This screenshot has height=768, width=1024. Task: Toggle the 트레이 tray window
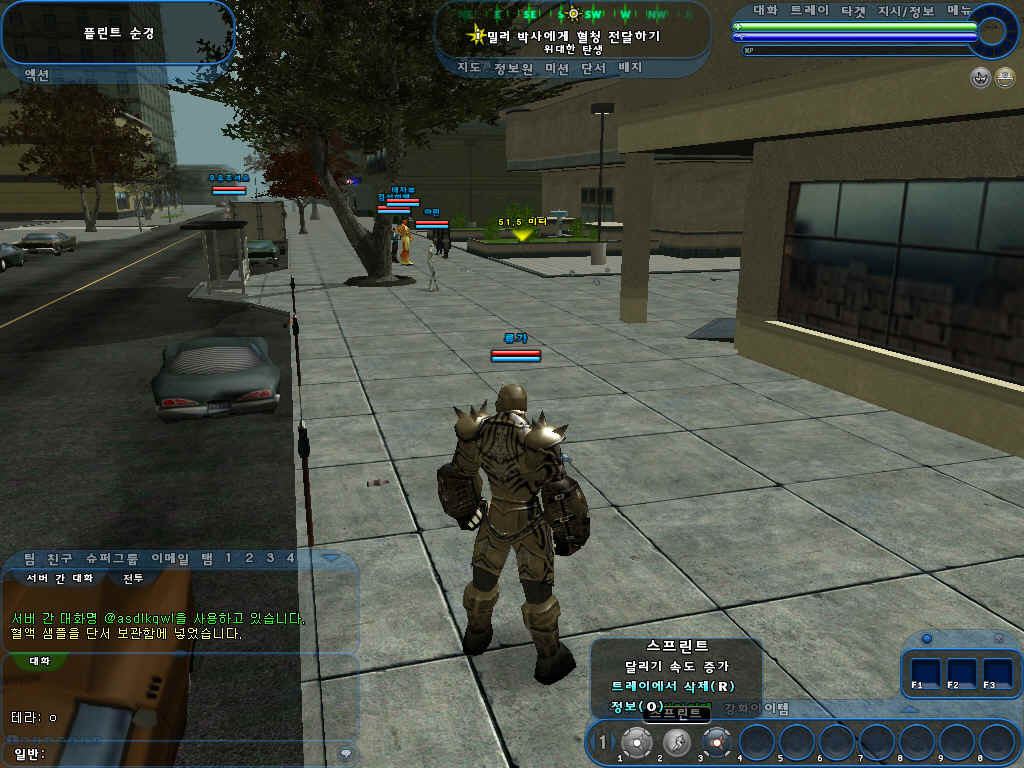coord(809,10)
